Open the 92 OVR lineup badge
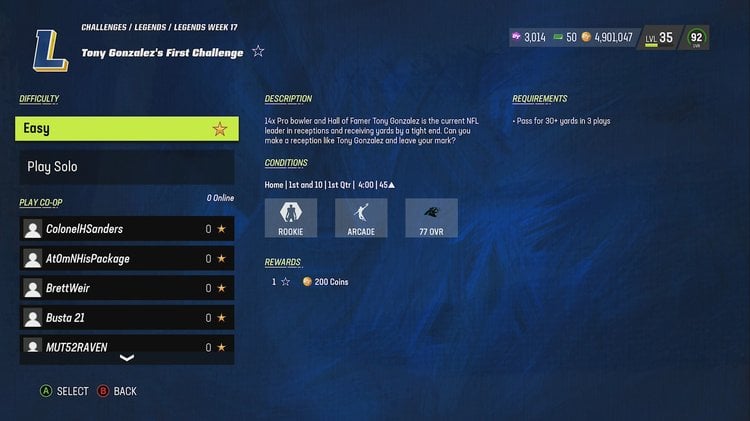This screenshot has height=421, width=750. [697, 38]
